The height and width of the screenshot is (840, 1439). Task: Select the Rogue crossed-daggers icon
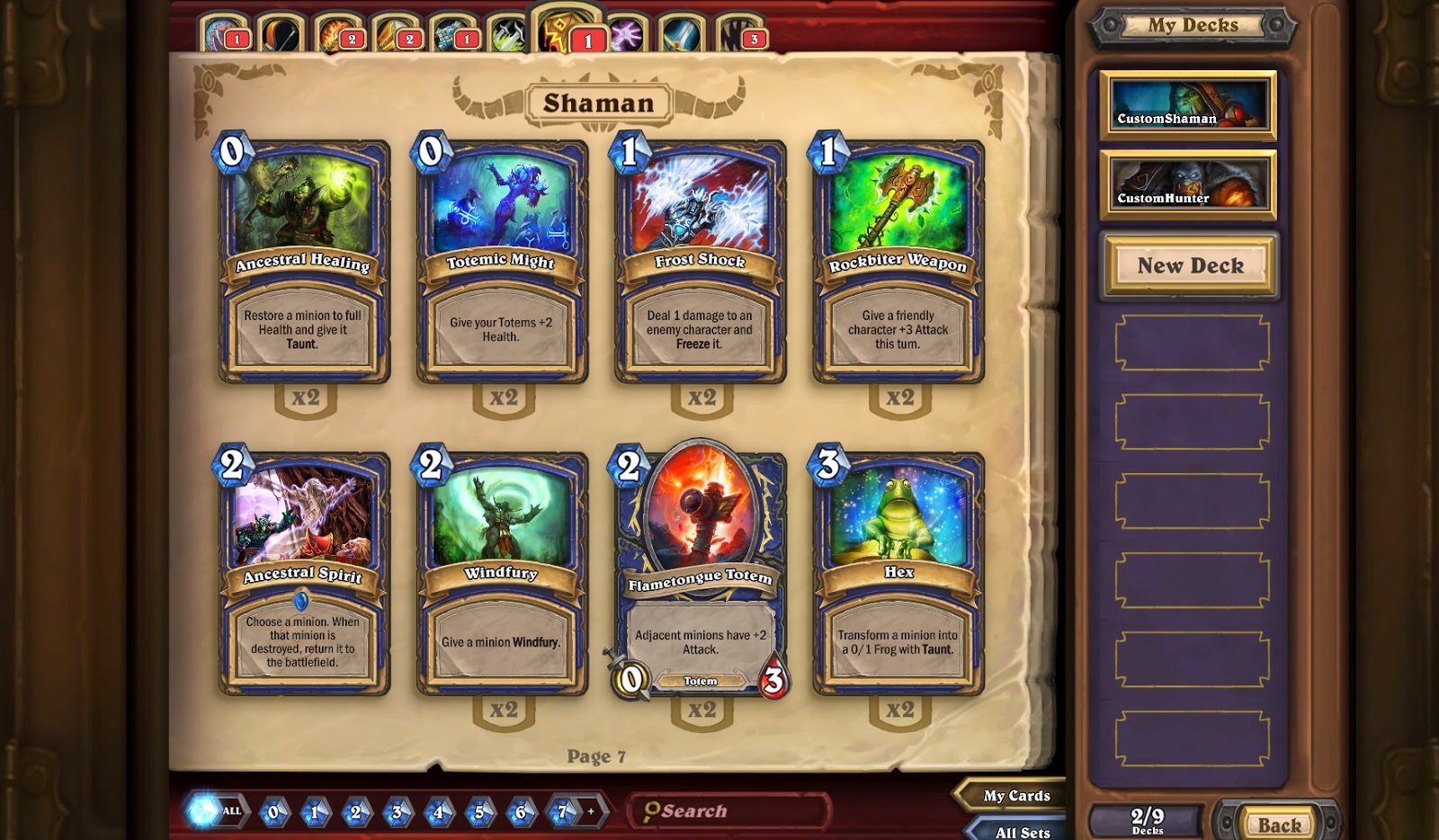point(506,29)
